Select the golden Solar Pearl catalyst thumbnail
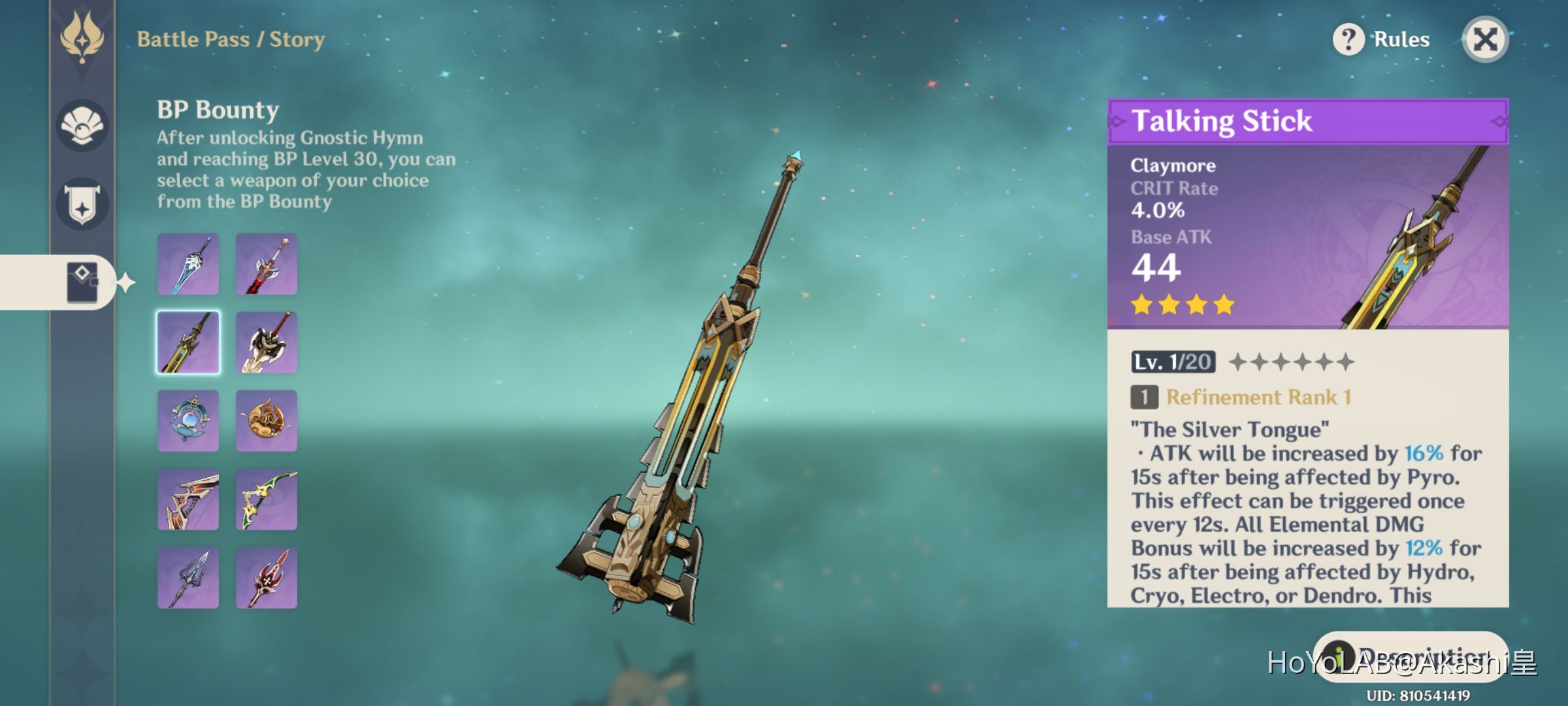 point(267,421)
